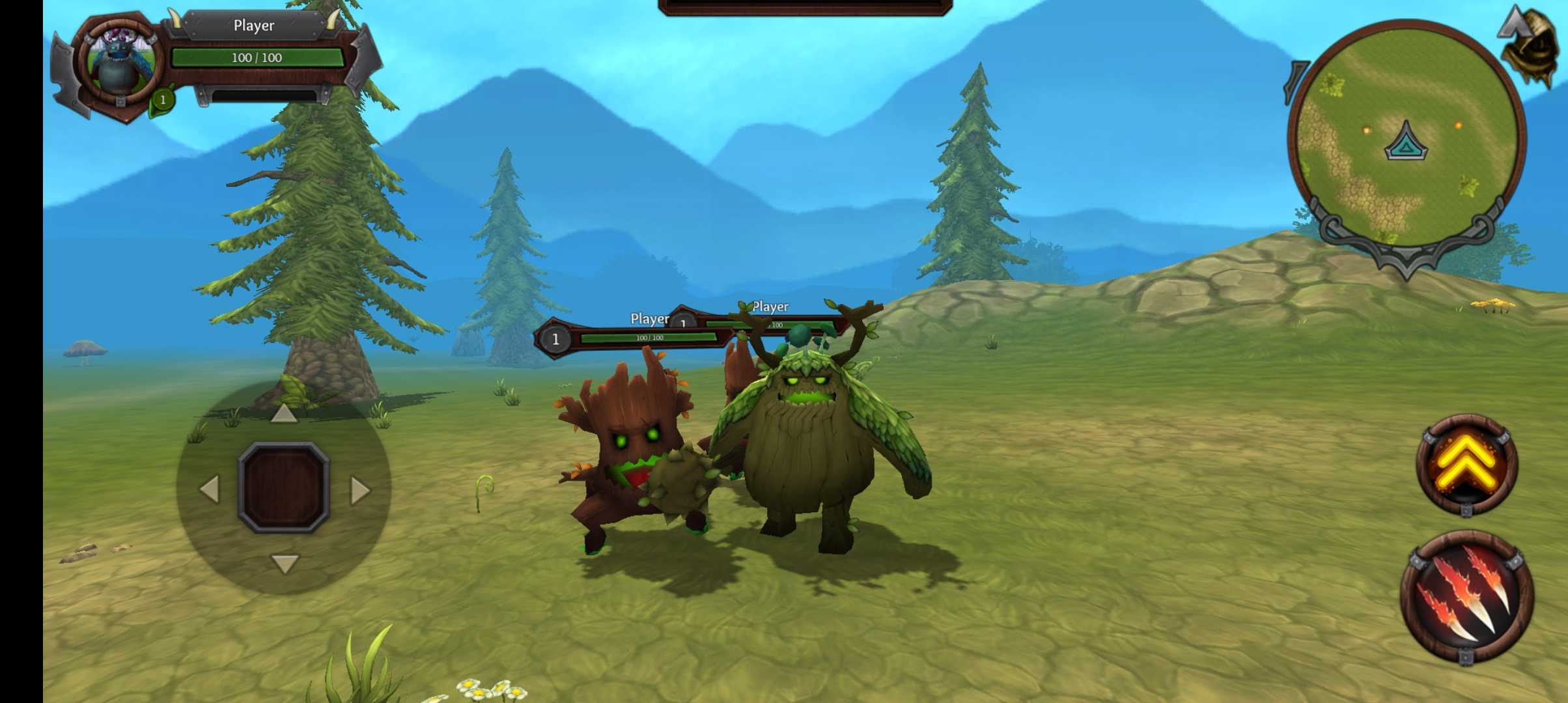
Task: Tap the left arrow on the movement pad
Action: pyautogui.click(x=210, y=489)
